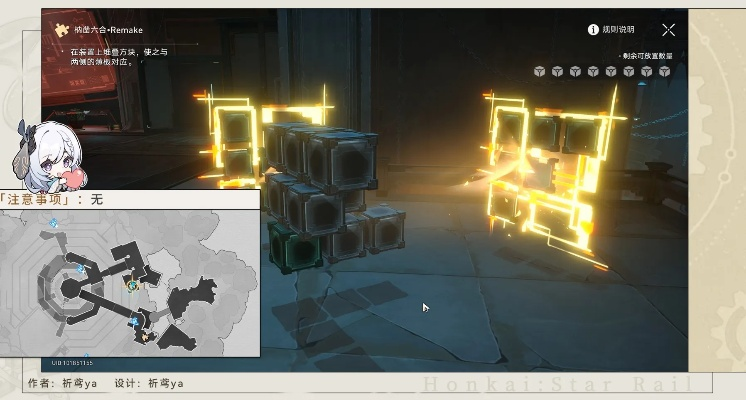
Task: Open the 规则说明 rules explanation
Action: click(x=612, y=30)
